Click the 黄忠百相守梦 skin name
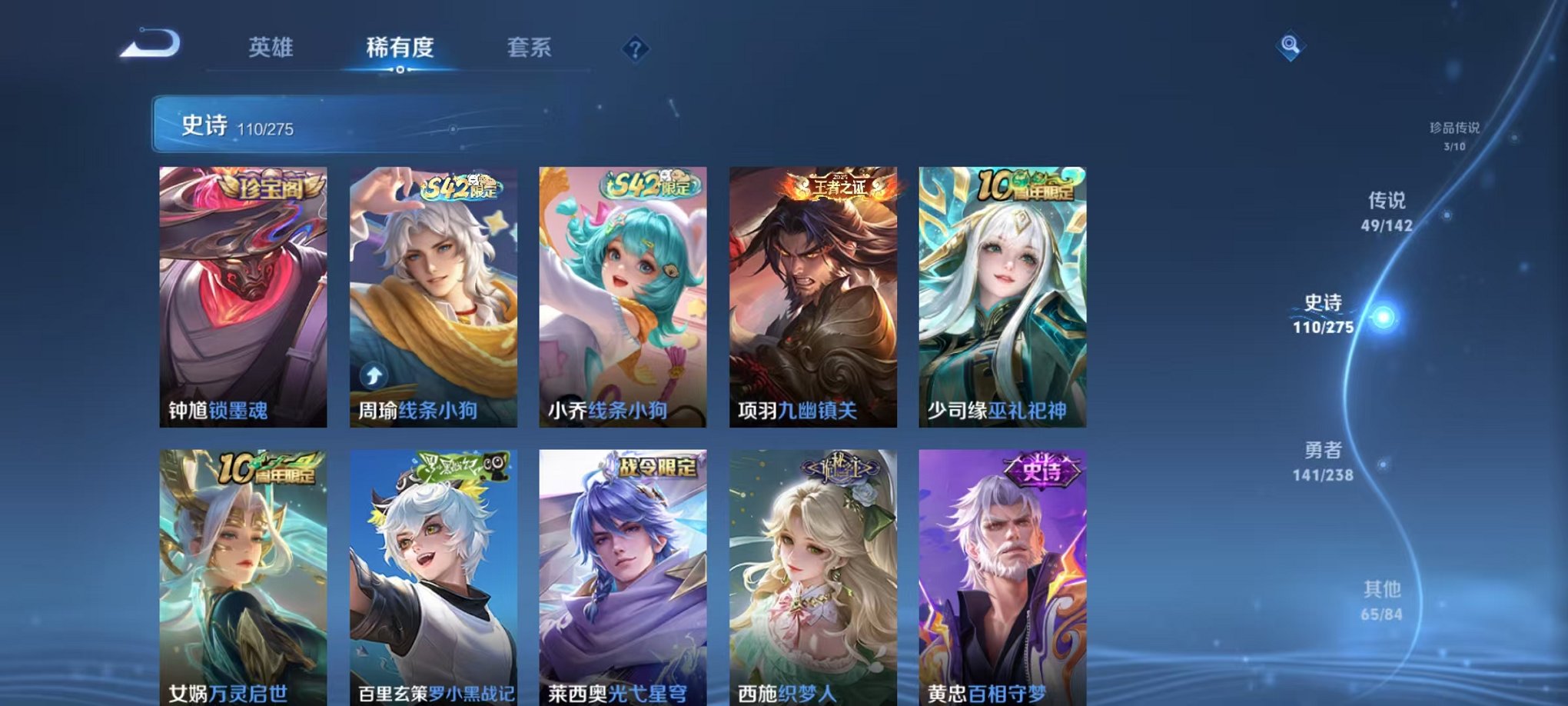The image size is (1568, 706). pos(984,691)
